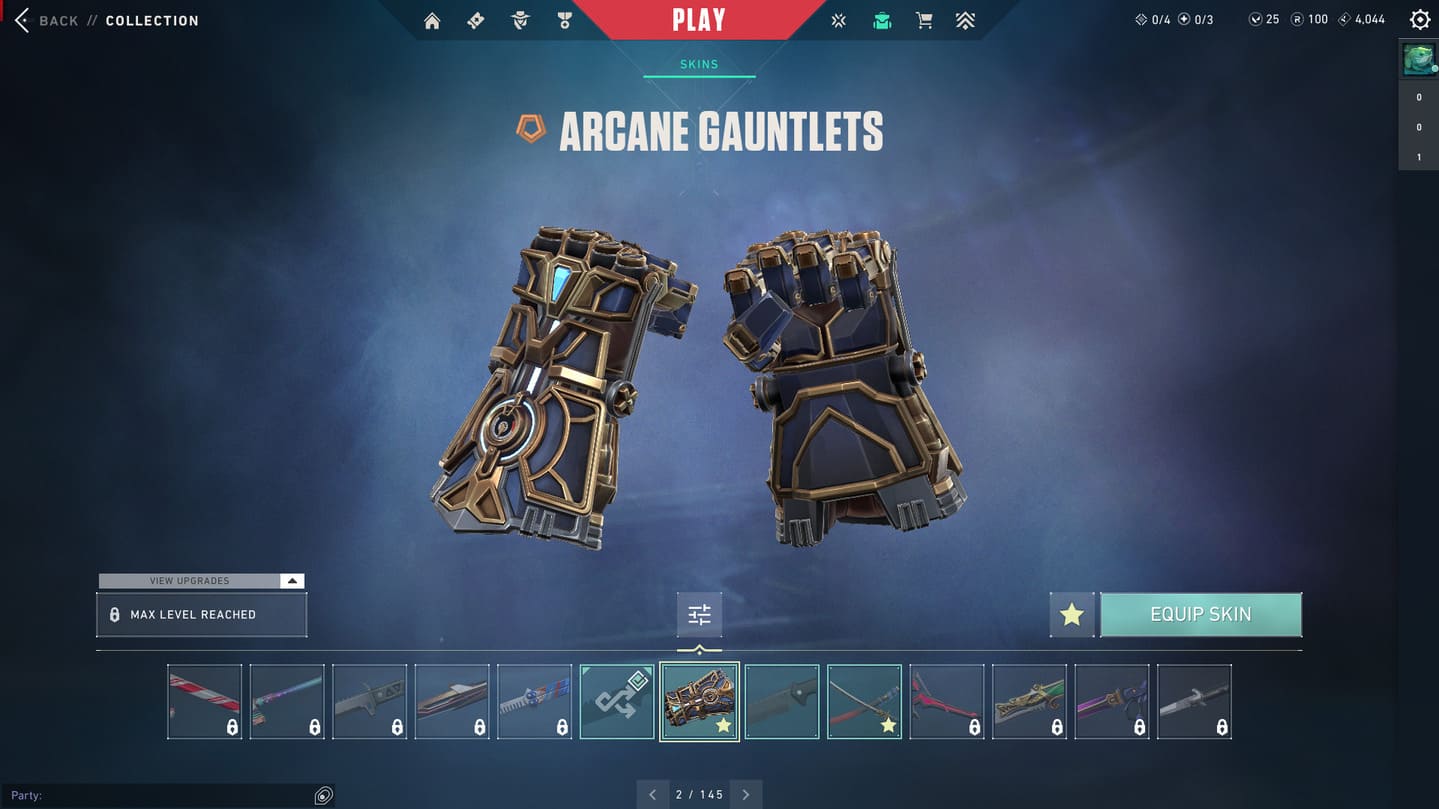This screenshot has height=809, width=1439.
Task: Open the store shopping cart icon
Action: point(924,21)
